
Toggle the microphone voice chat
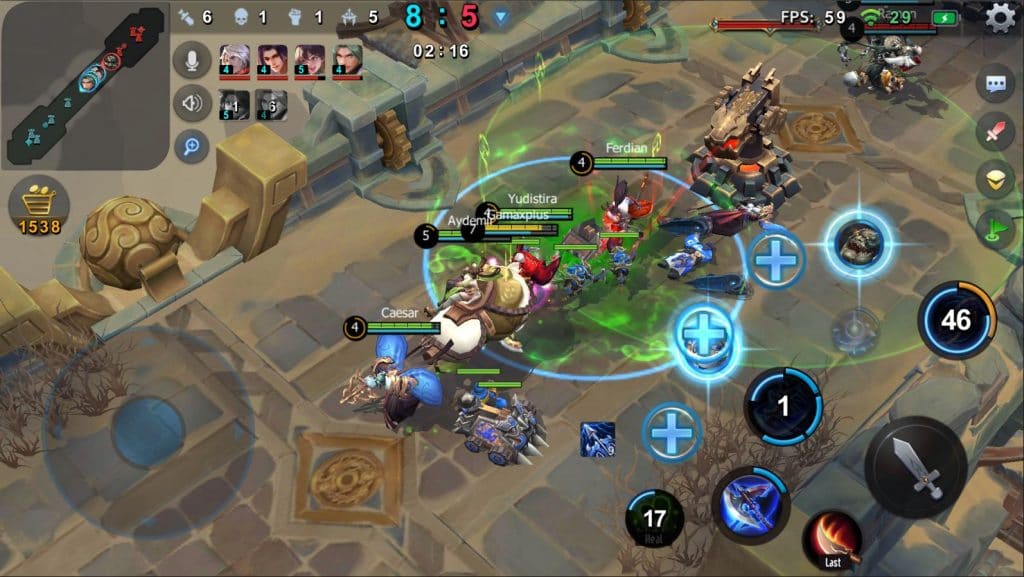click(191, 59)
